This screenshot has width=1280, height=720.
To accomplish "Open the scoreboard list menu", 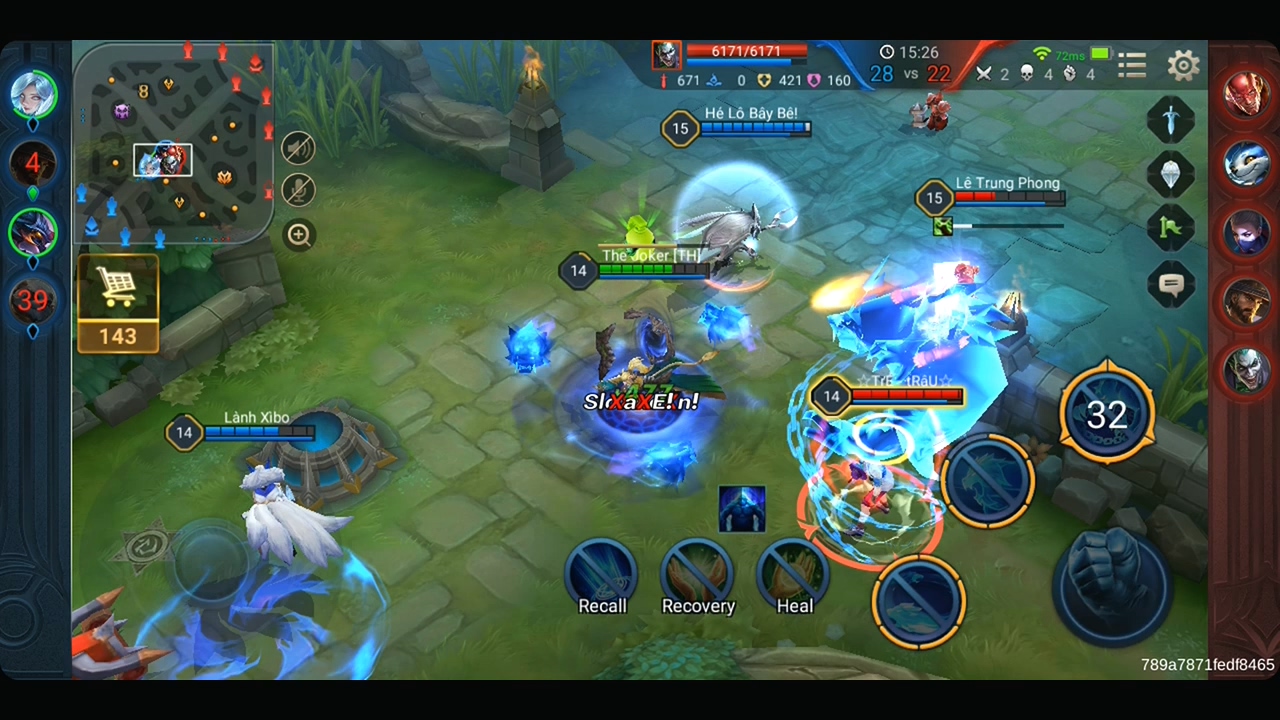I will (1132, 66).
